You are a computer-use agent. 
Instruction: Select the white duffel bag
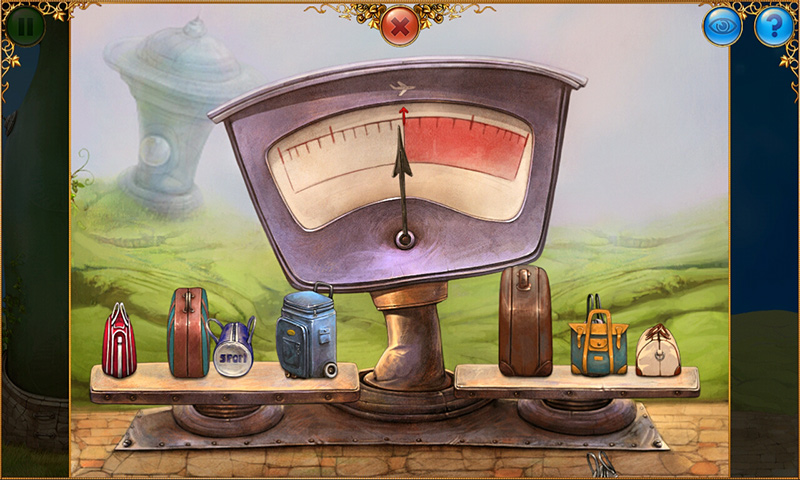click(x=658, y=350)
